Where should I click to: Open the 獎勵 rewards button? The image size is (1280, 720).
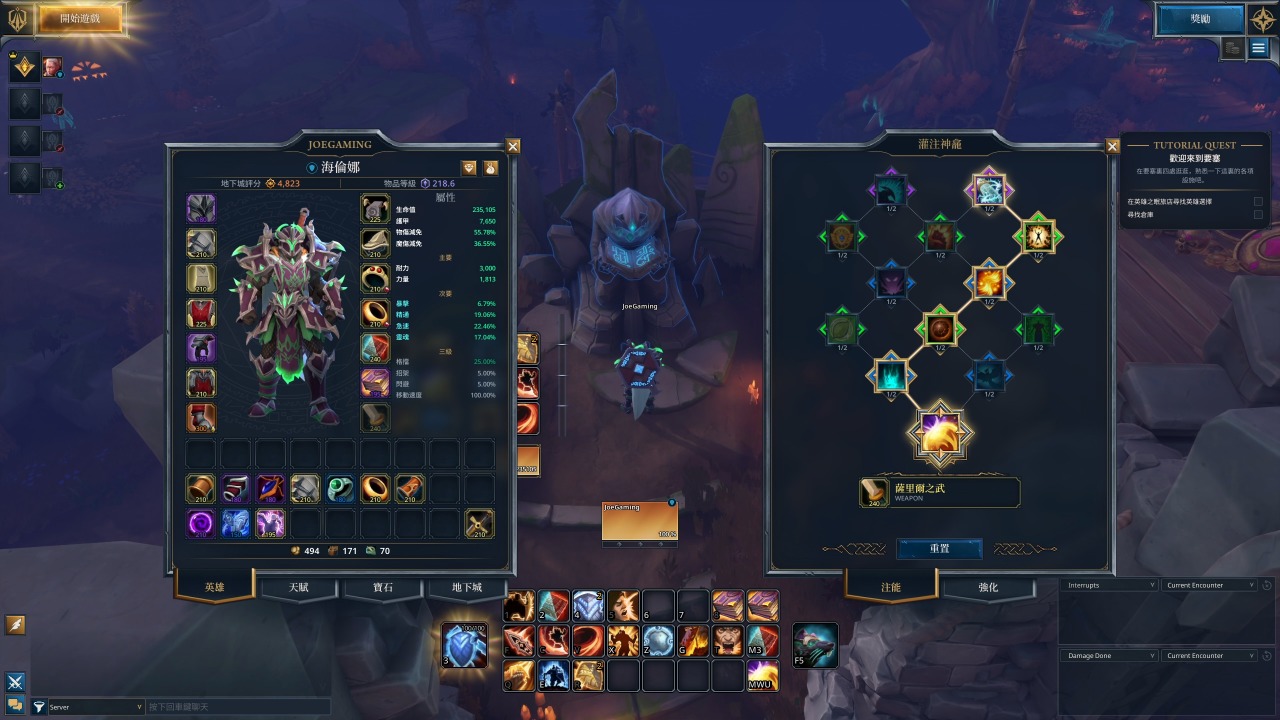pyautogui.click(x=1199, y=19)
